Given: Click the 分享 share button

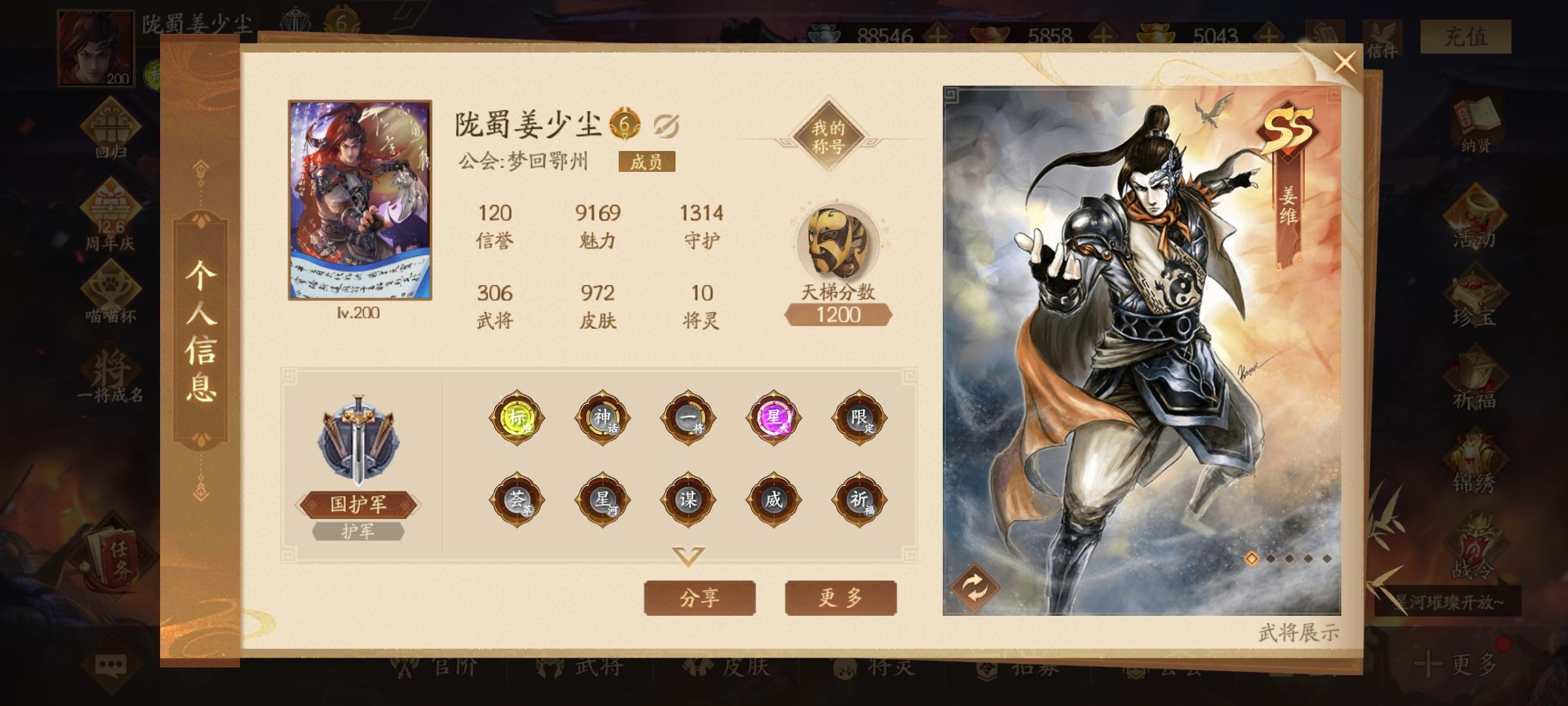Looking at the screenshot, I should pos(699,597).
